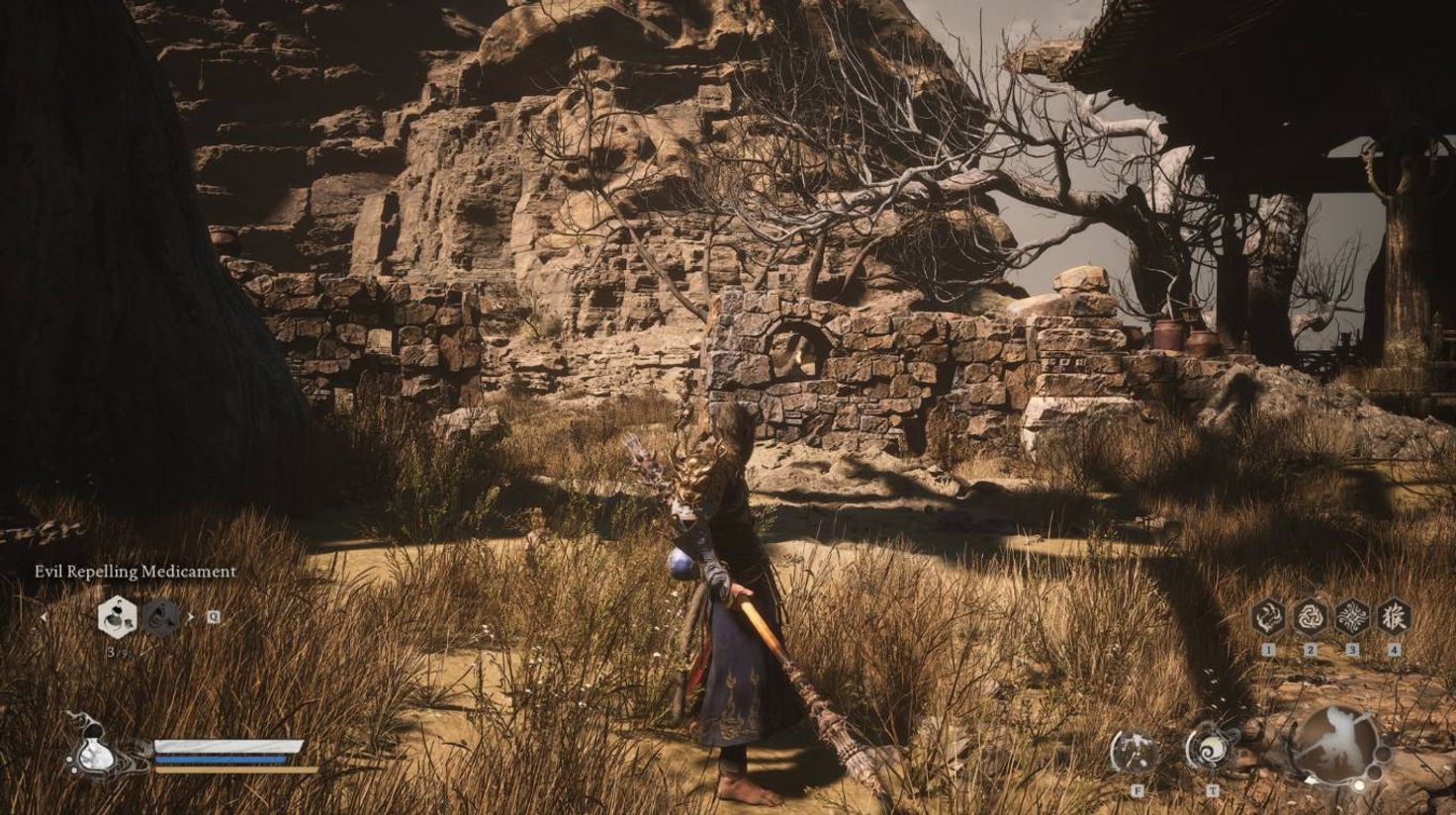
Task: Click the 3/9 item count label
Action: (x=116, y=651)
